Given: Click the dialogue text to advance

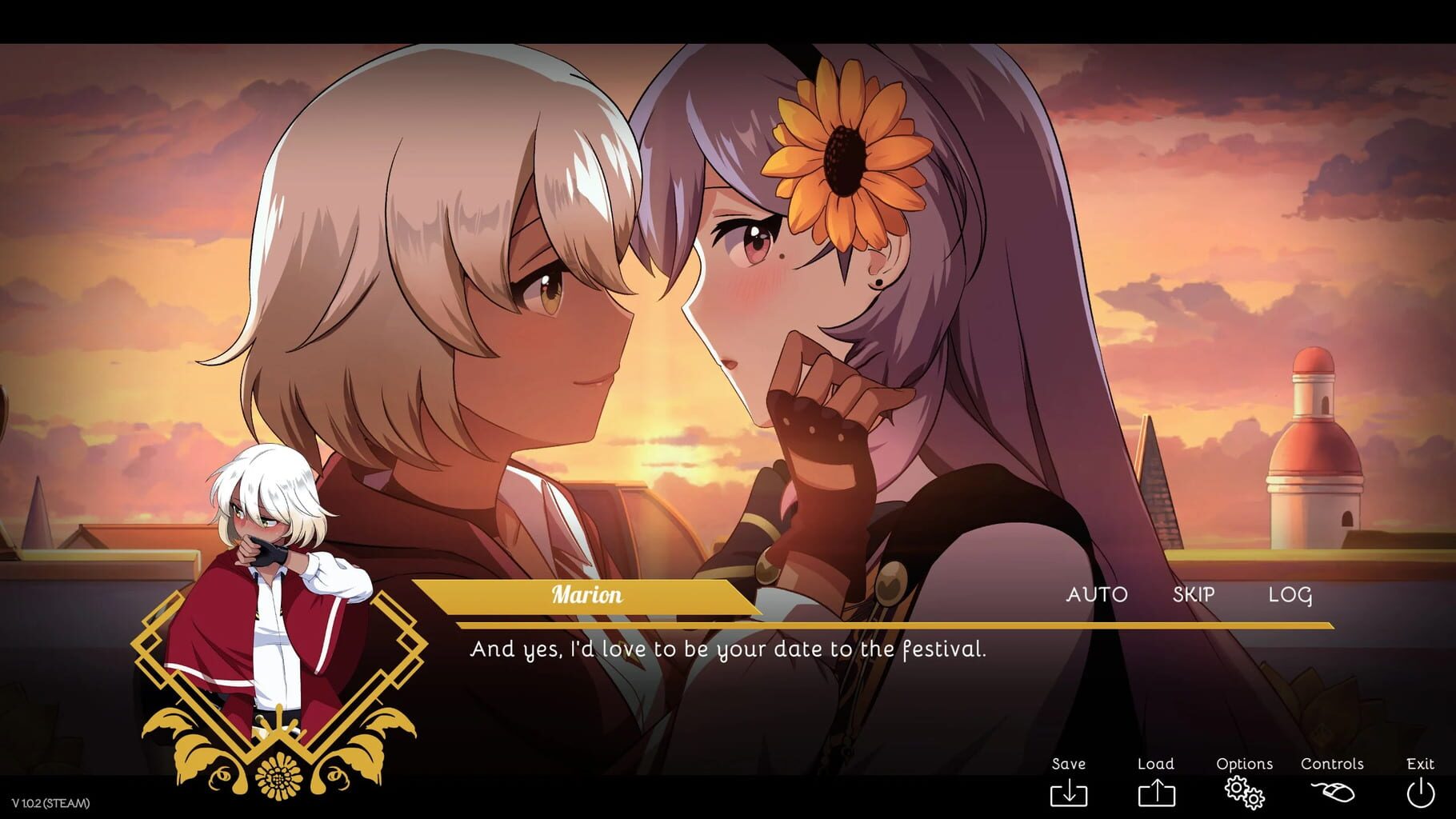Looking at the screenshot, I should click(726, 649).
